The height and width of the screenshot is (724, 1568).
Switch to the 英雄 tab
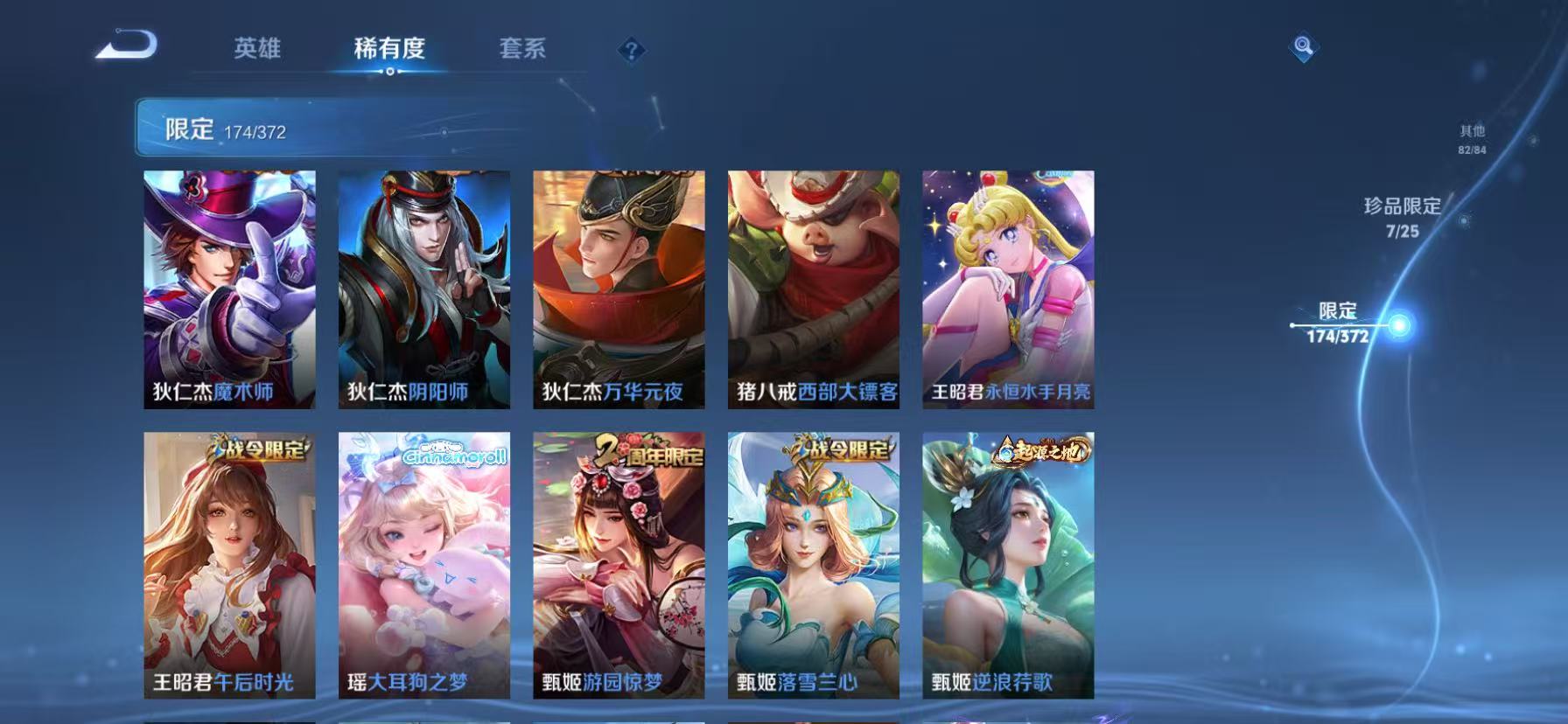(256, 50)
